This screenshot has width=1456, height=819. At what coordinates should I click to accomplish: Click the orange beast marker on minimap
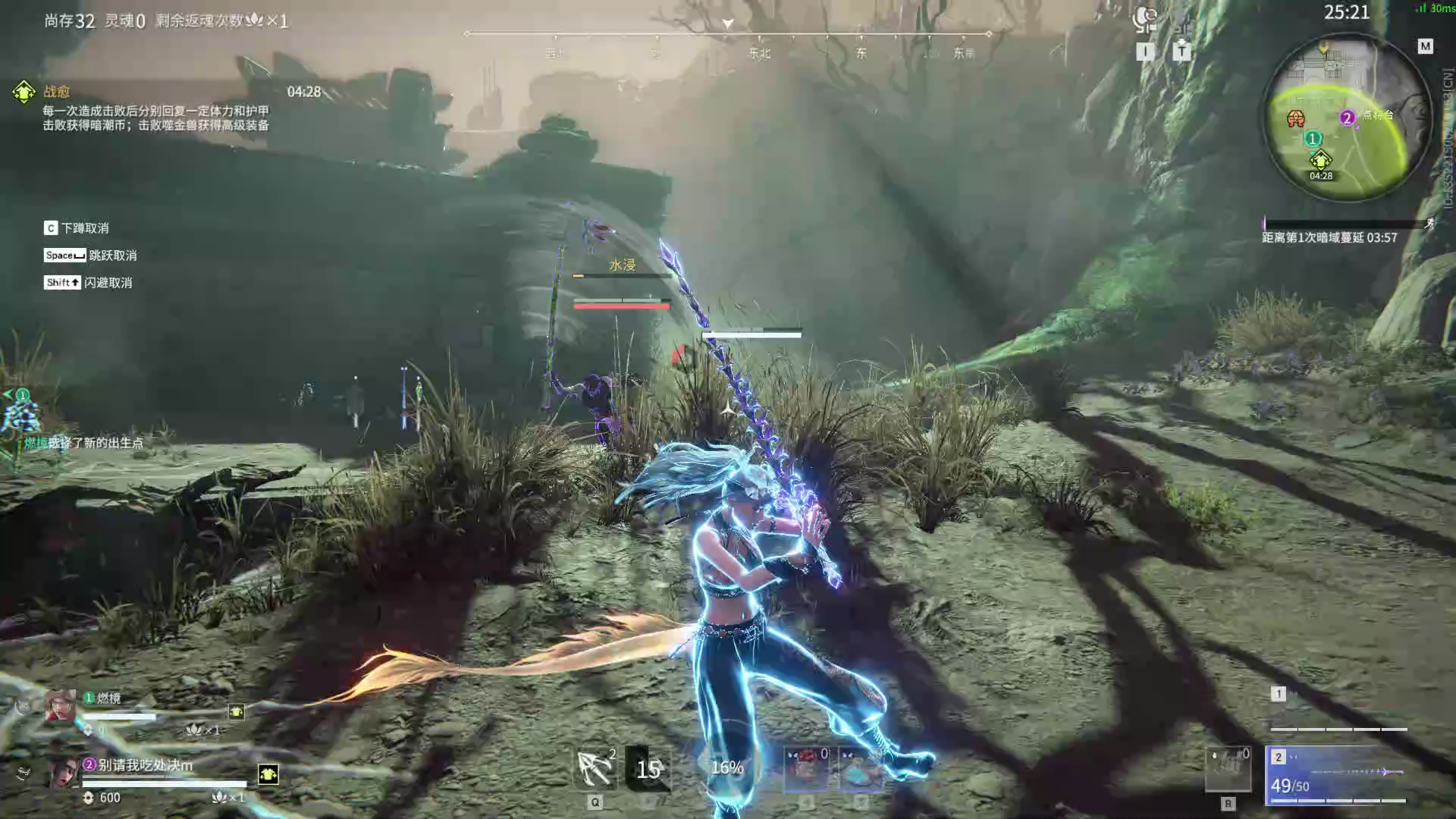pyautogui.click(x=1296, y=118)
